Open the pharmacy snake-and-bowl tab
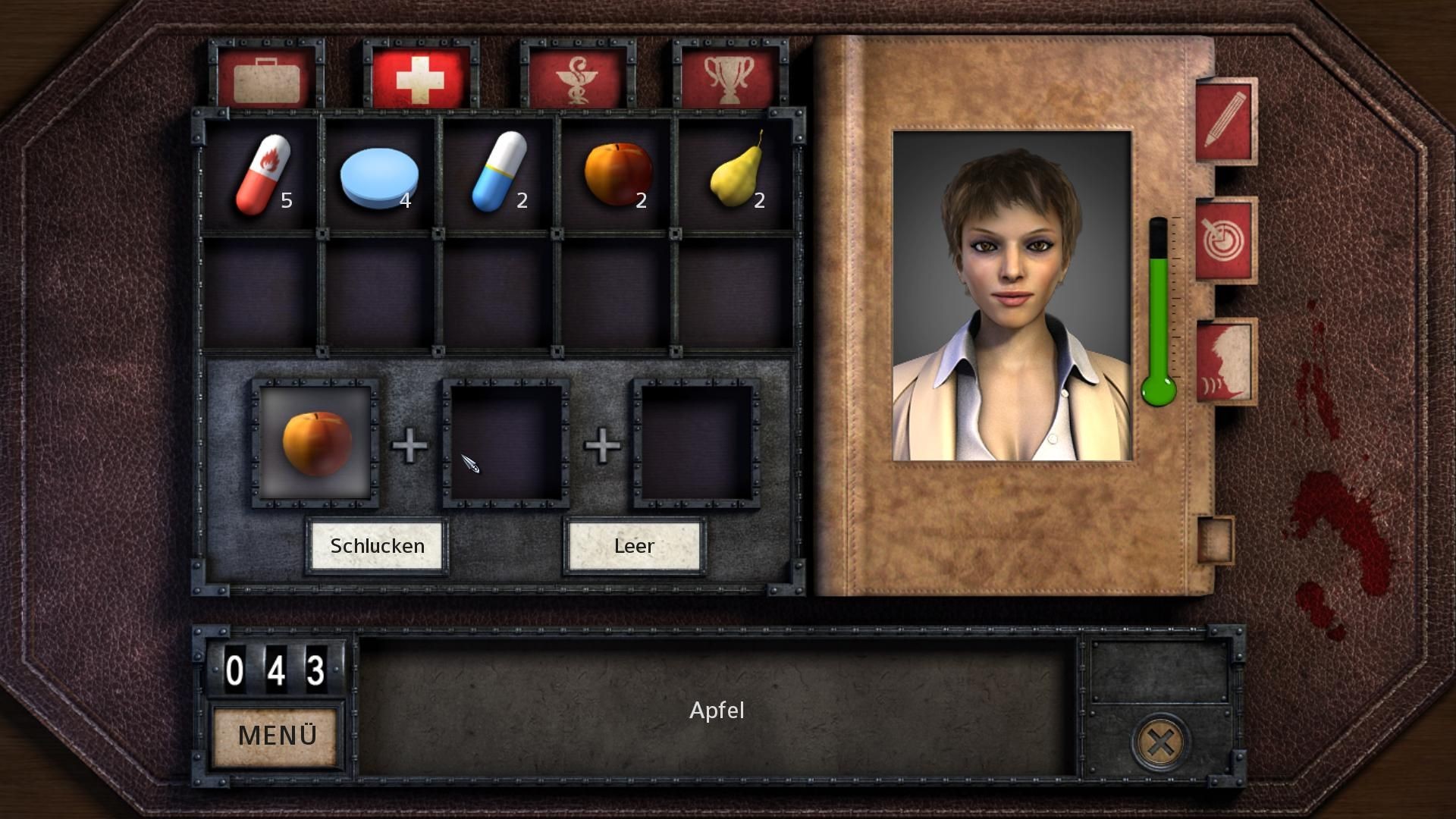 [577, 77]
